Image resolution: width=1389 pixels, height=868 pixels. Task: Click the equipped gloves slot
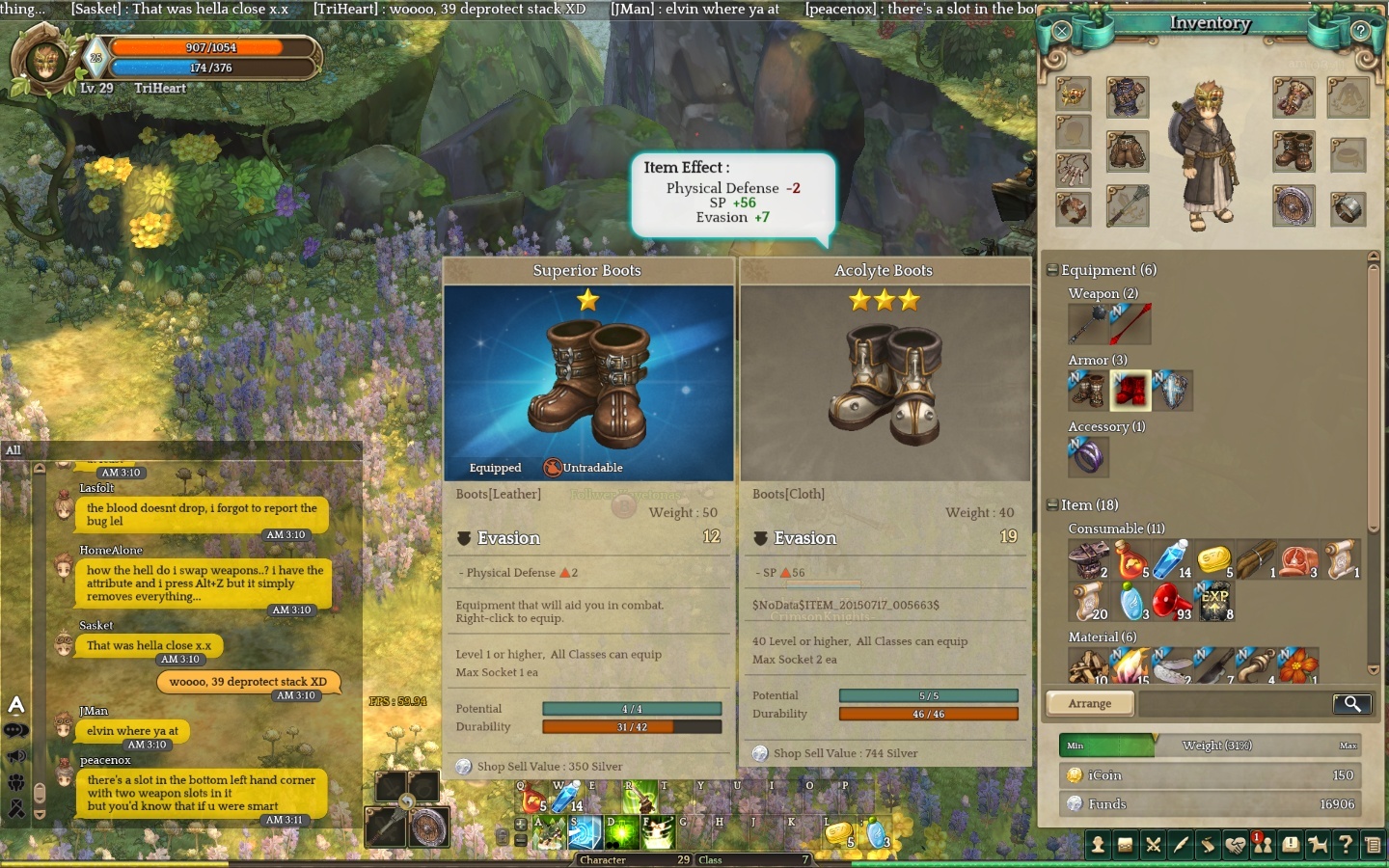point(1293,97)
